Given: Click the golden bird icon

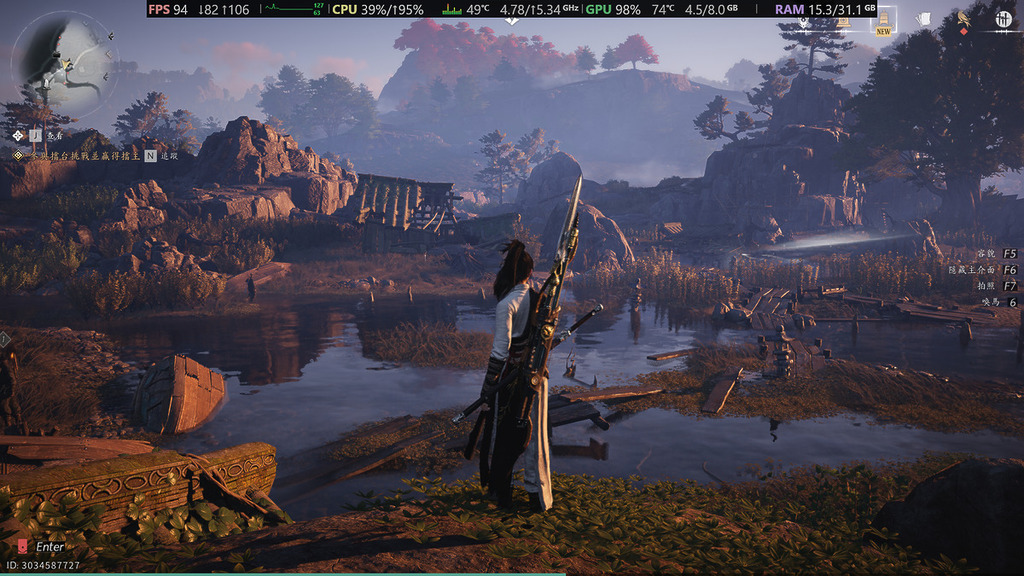Looking at the screenshot, I should click(x=964, y=18).
